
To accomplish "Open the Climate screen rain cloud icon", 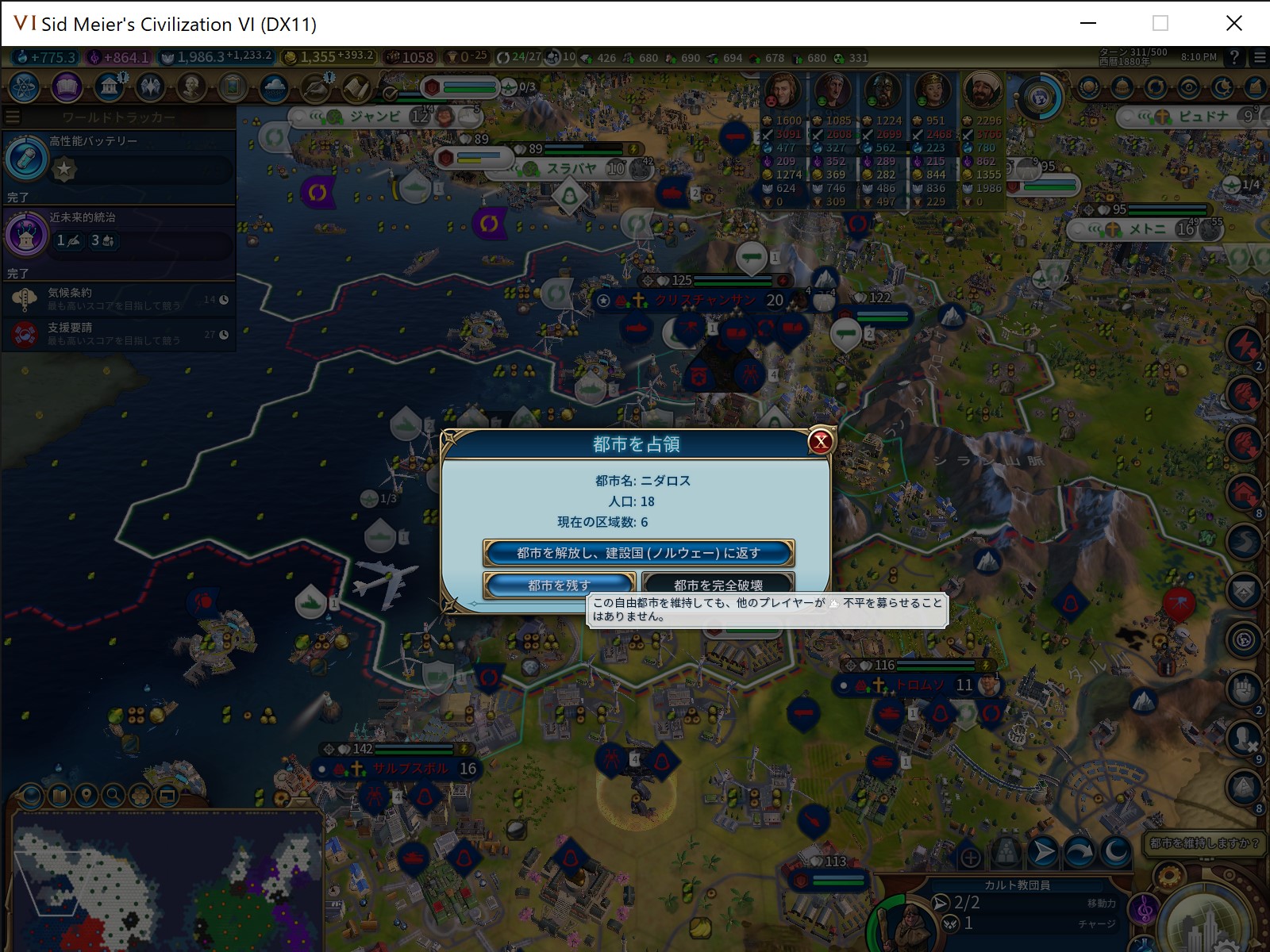I will click(x=273, y=88).
